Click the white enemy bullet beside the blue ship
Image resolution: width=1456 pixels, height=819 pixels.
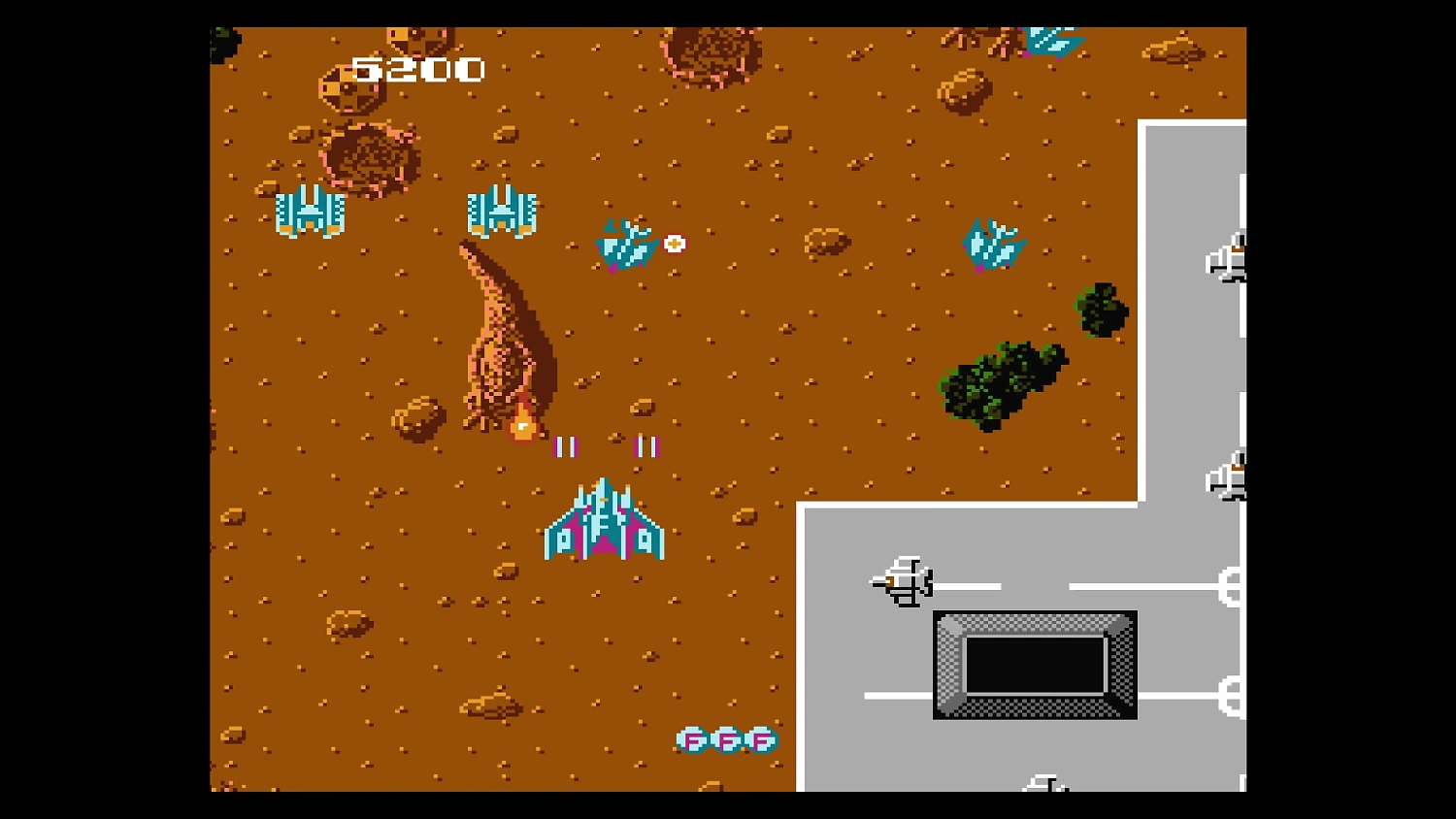pos(673,245)
